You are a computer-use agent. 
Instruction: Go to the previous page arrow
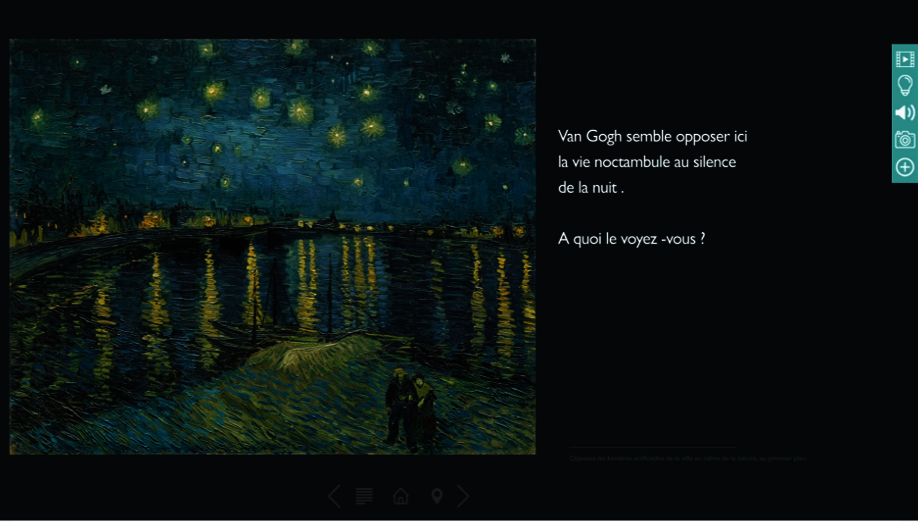pyautogui.click(x=334, y=496)
